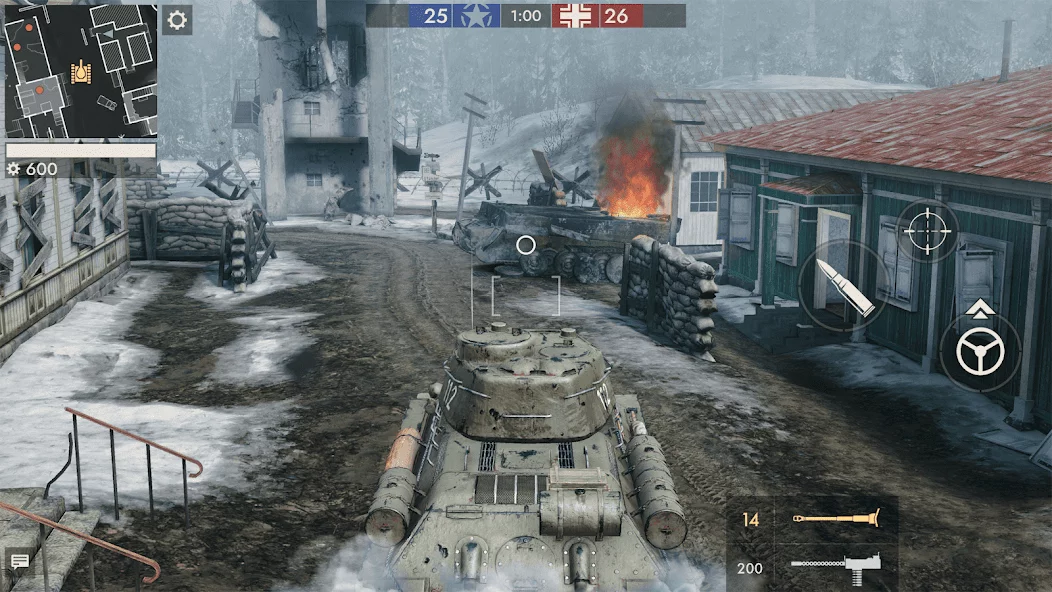The width and height of the screenshot is (1052, 592).
Task: Tap the minimap in the corner
Action: click(81, 70)
